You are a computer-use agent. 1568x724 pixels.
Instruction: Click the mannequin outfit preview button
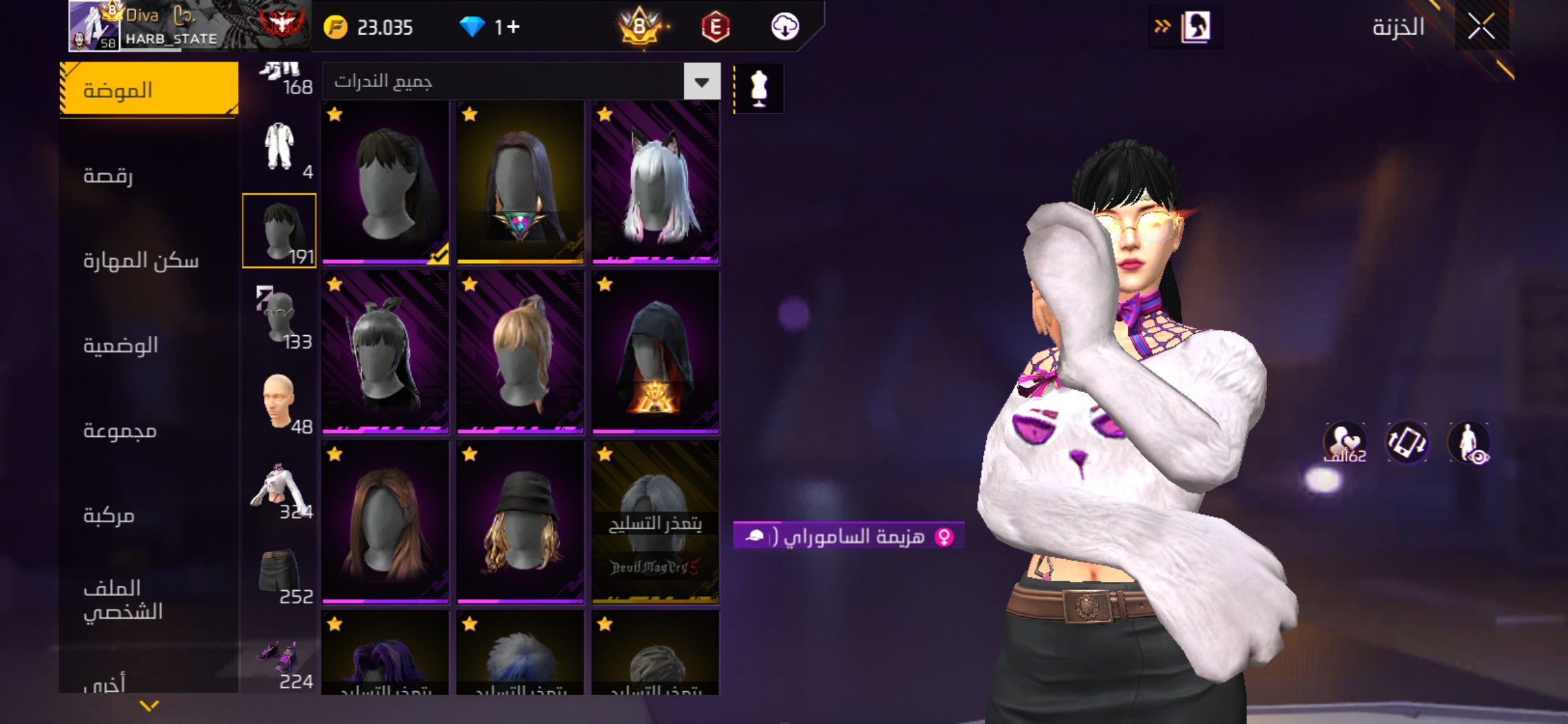click(x=759, y=88)
